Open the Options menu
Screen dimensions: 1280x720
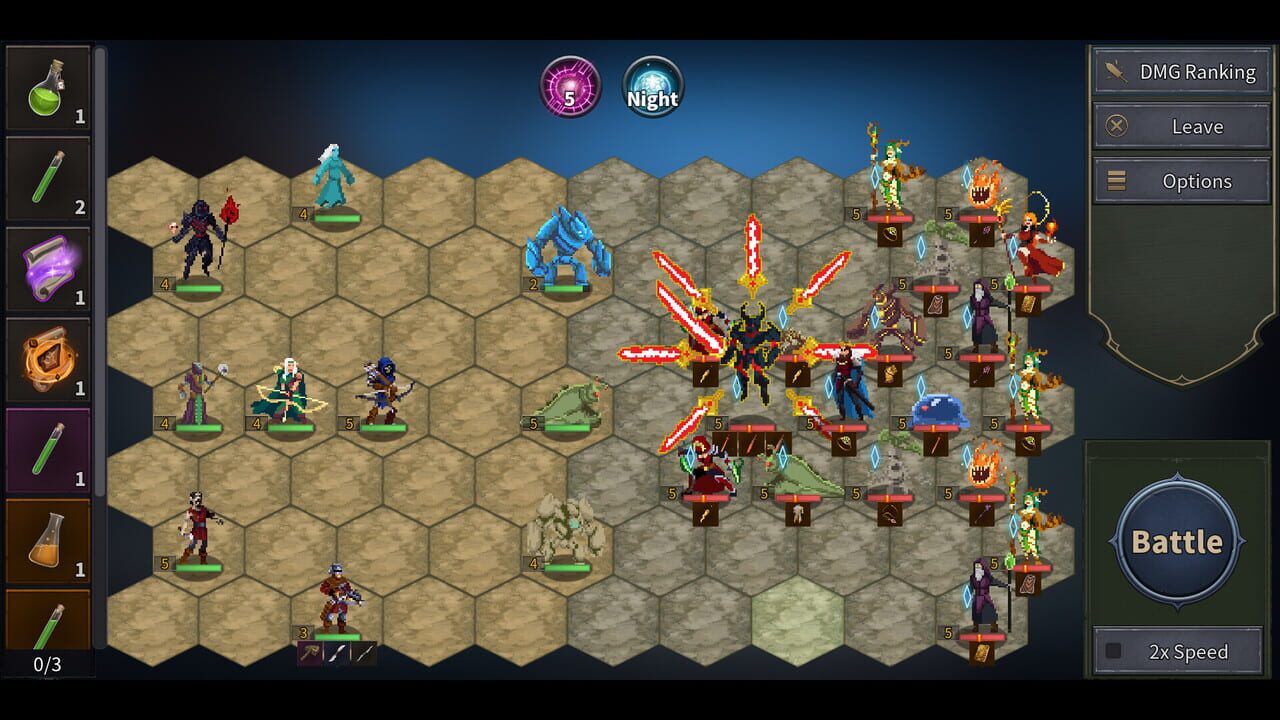[x=1180, y=181]
